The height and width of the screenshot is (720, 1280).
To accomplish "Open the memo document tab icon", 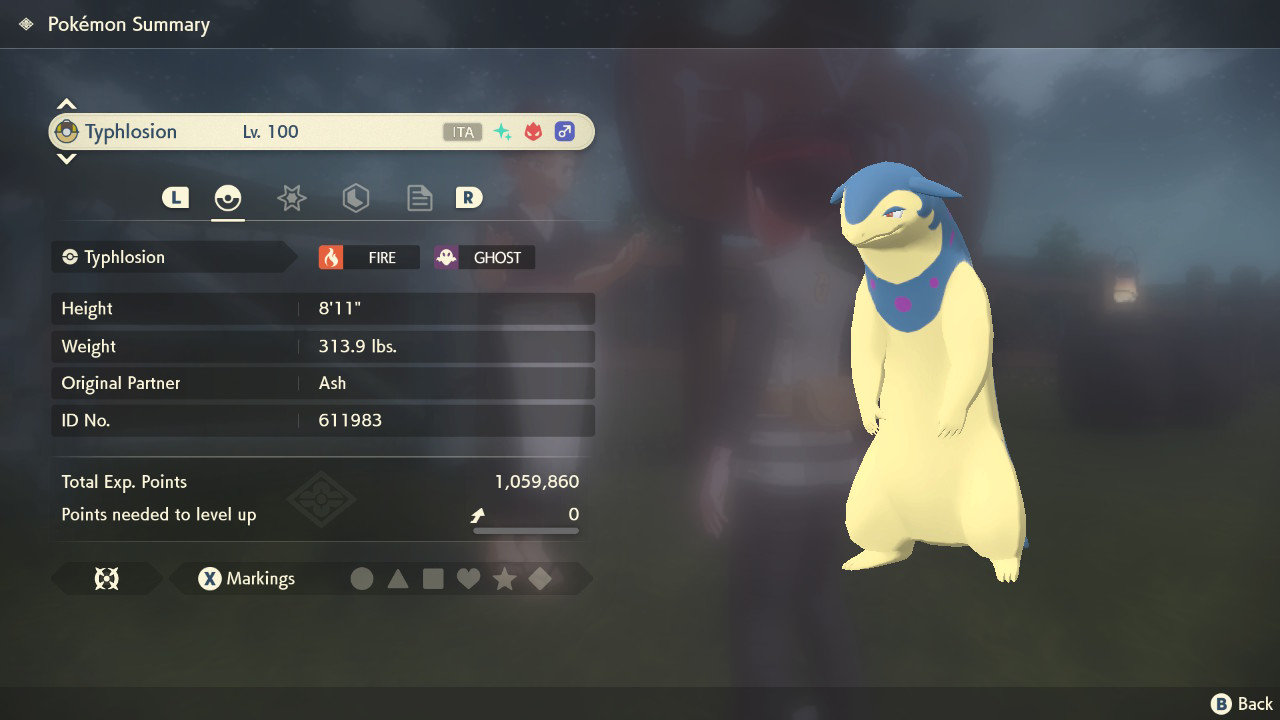I will coord(419,198).
